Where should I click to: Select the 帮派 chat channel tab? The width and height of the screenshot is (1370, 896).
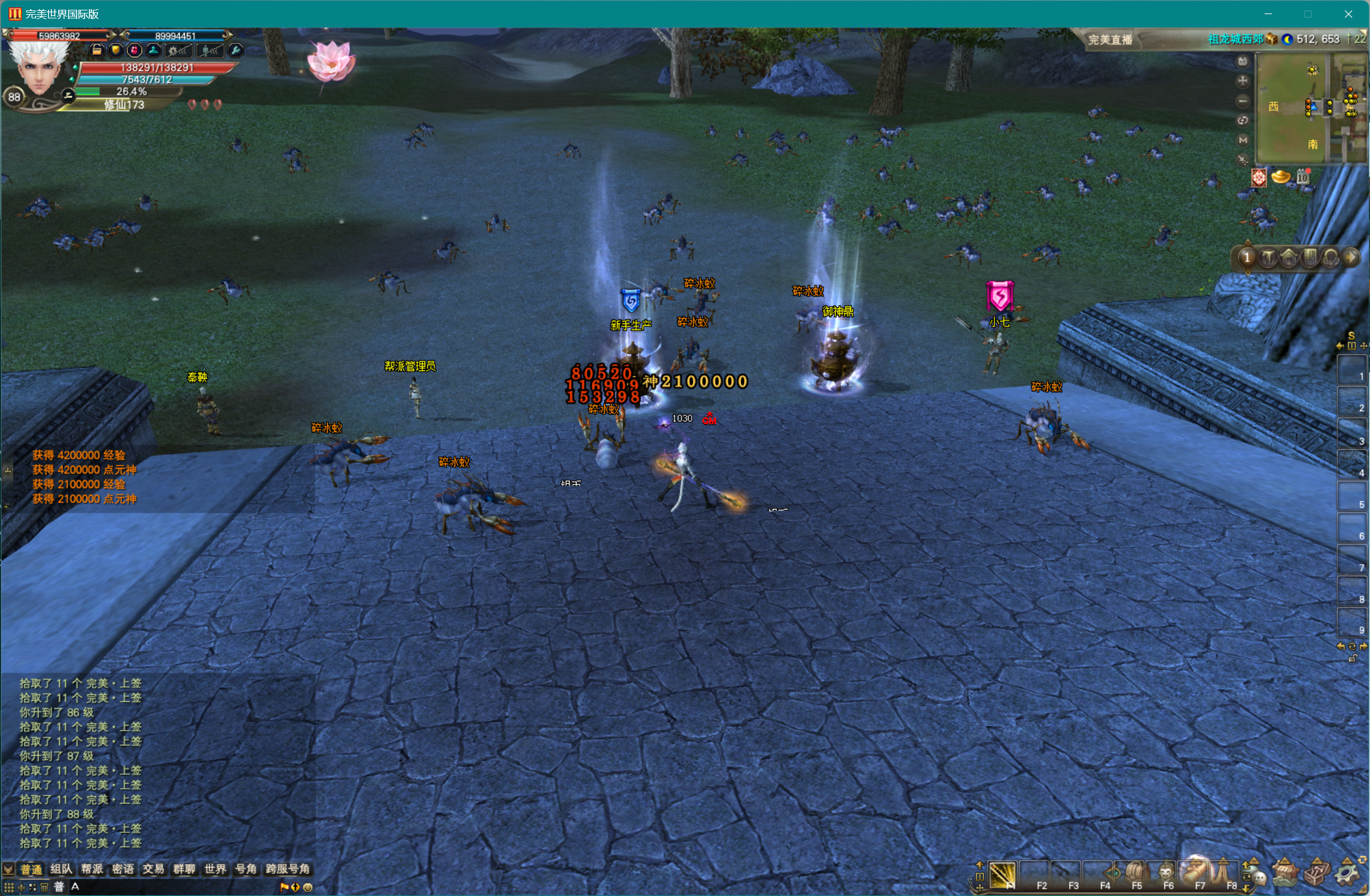92,869
